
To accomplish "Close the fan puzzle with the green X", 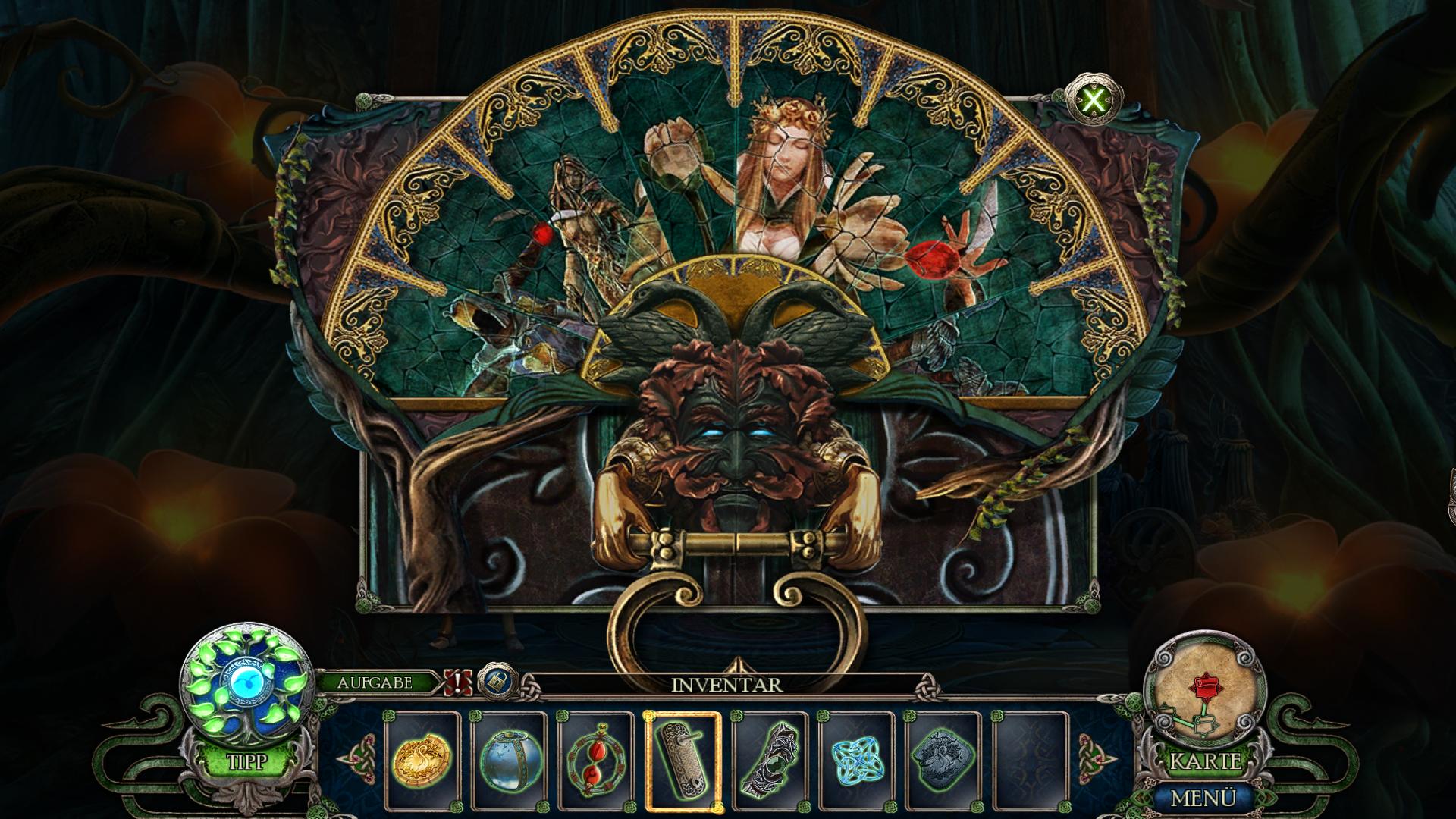I will [x=1094, y=99].
